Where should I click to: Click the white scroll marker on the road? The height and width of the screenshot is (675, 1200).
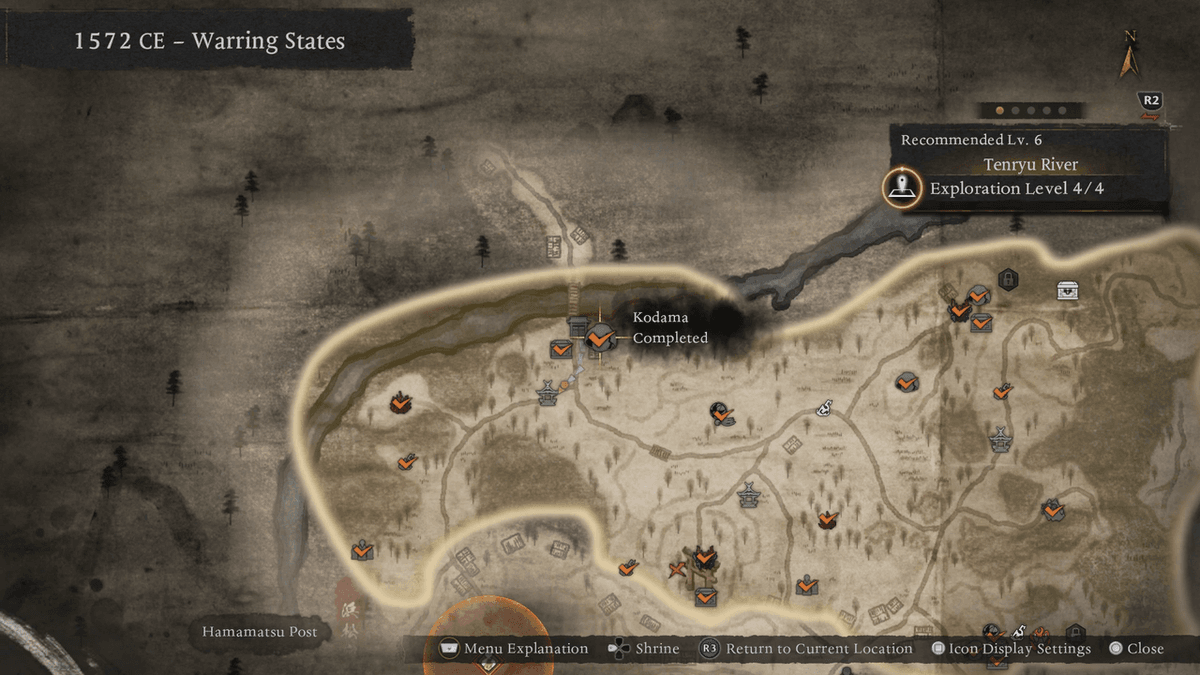[x=826, y=407]
